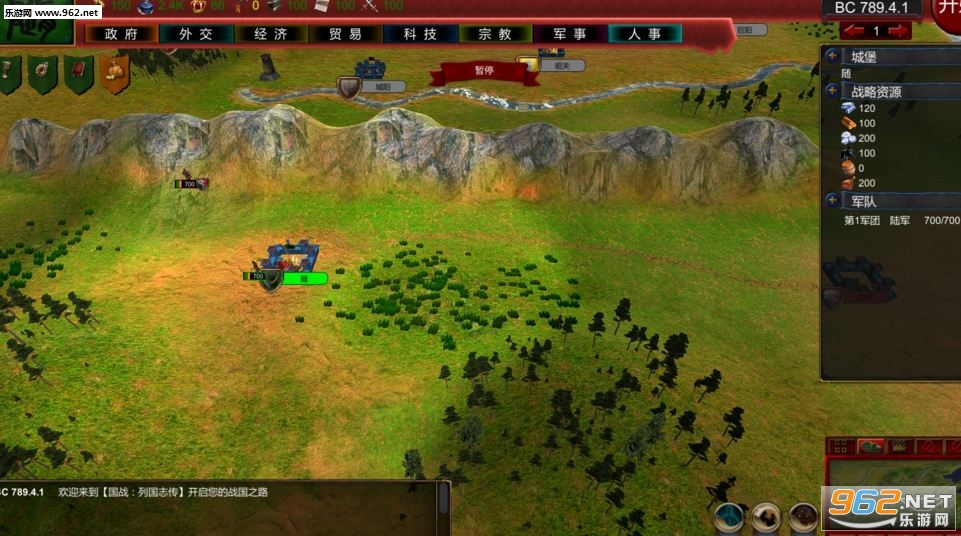Select the 经济 economy menu

(271, 33)
